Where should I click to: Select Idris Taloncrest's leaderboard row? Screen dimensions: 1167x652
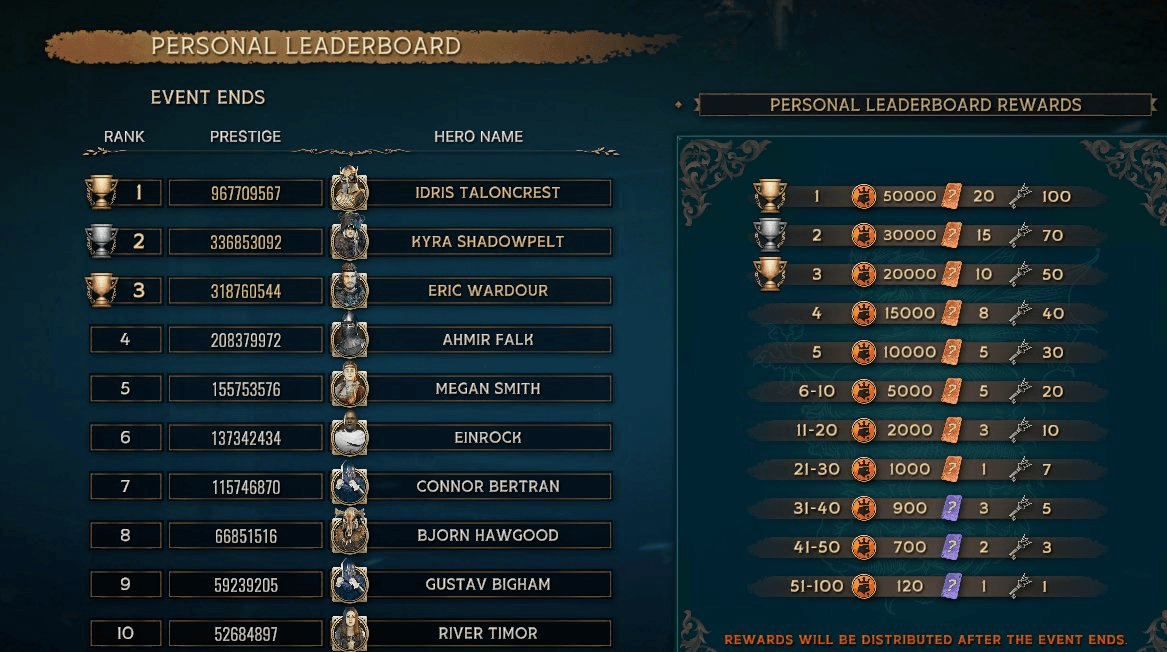[x=487, y=193]
